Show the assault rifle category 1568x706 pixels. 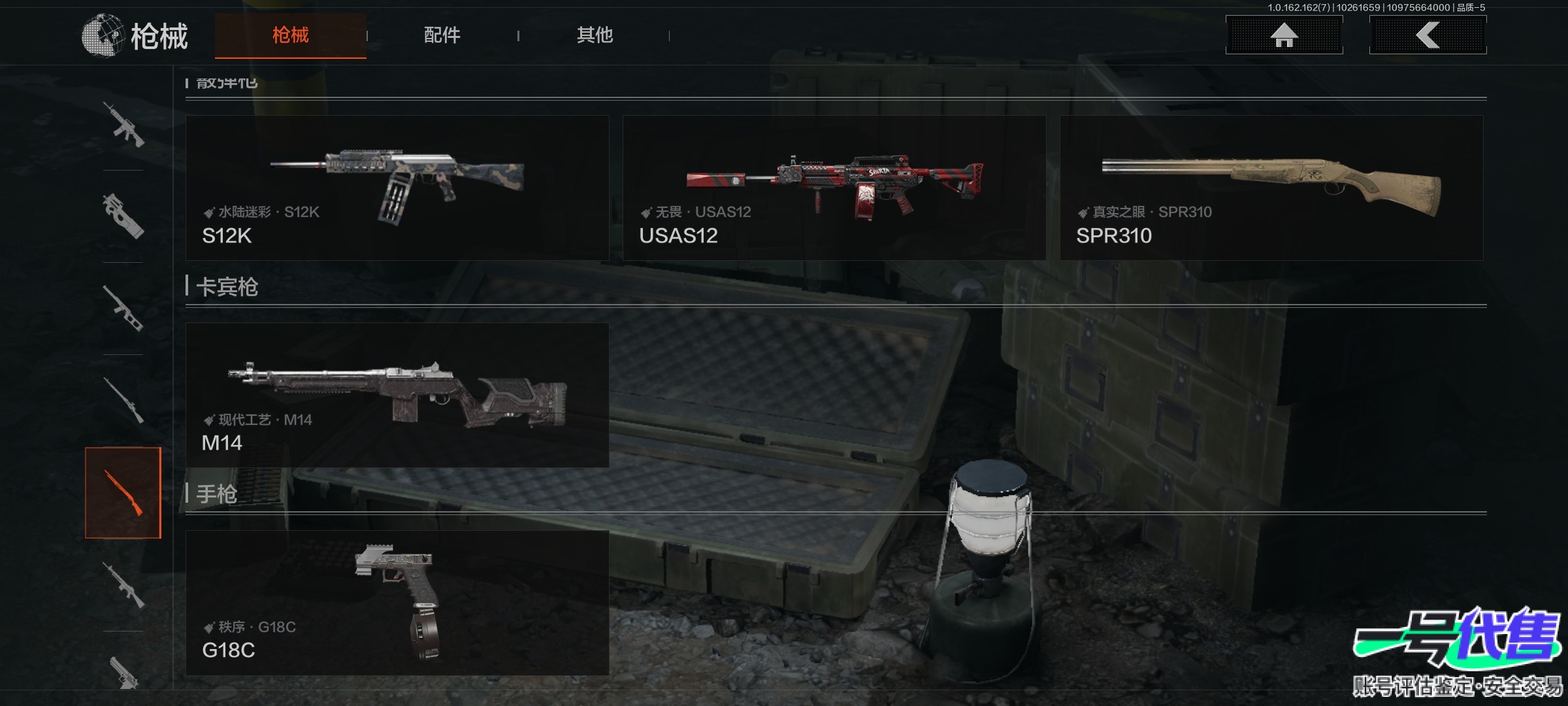(x=123, y=124)
